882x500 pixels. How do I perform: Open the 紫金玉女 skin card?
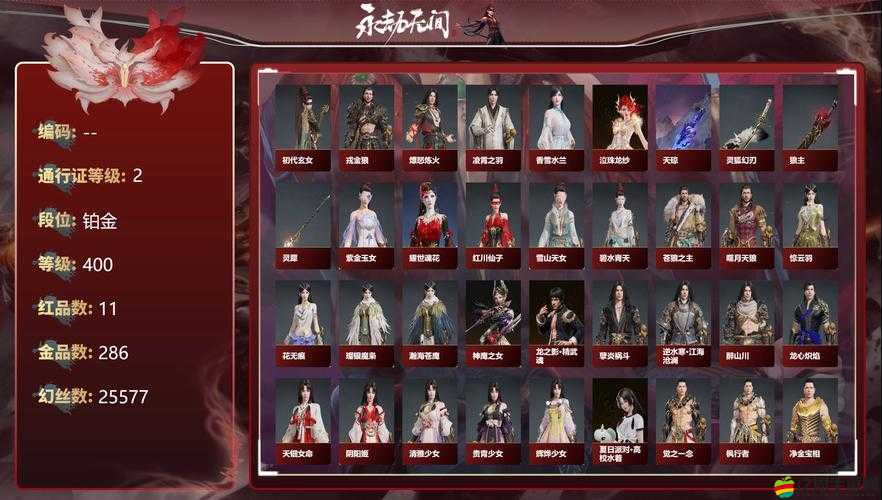(x=366, y=222)
